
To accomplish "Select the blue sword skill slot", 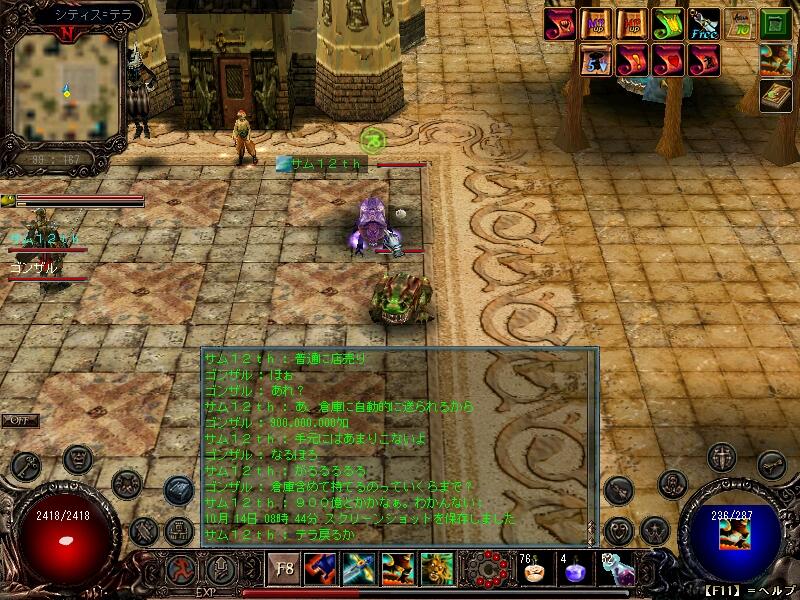I will pos(358,570).
